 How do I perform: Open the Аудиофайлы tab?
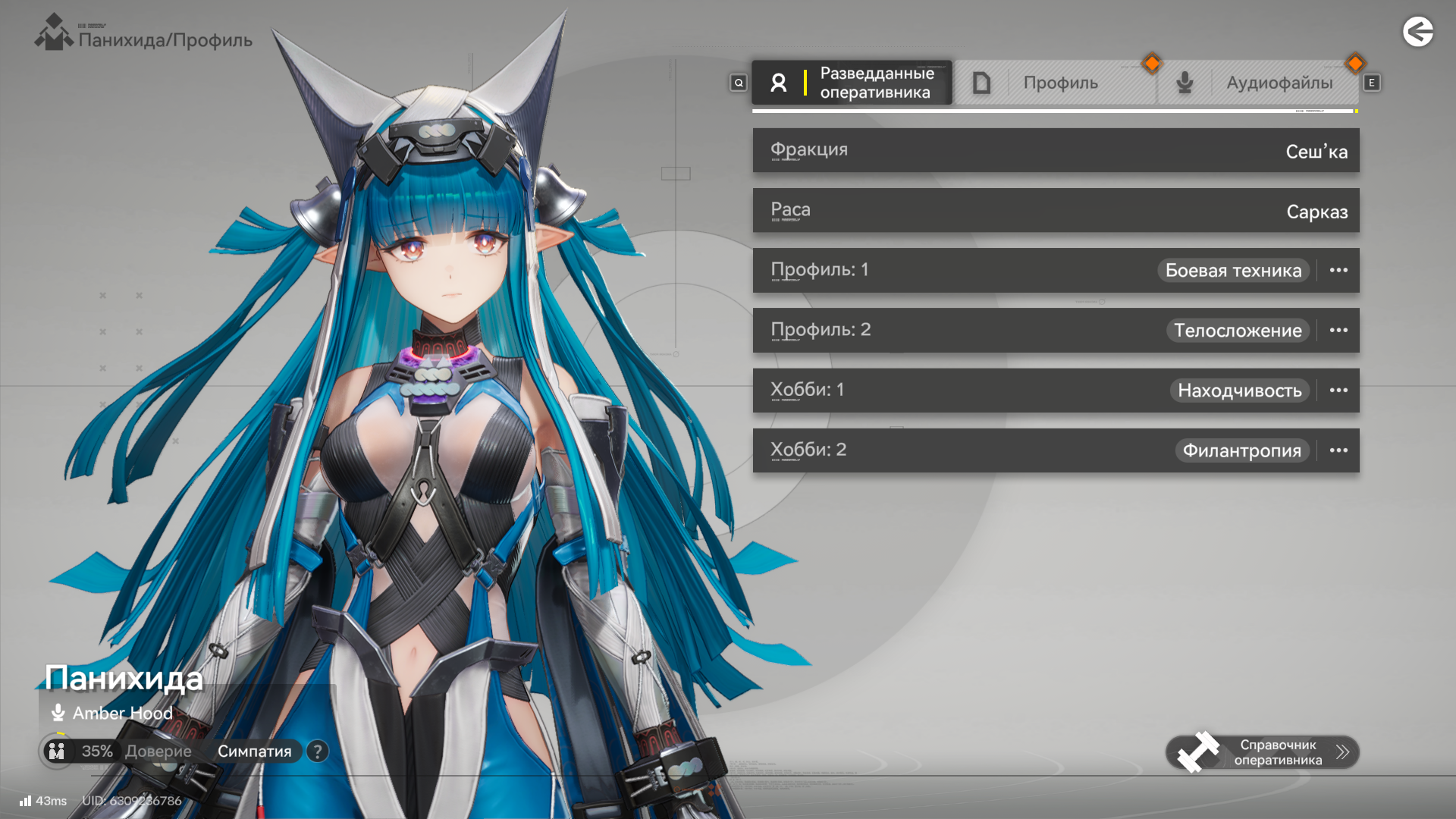click(1259, 83)
